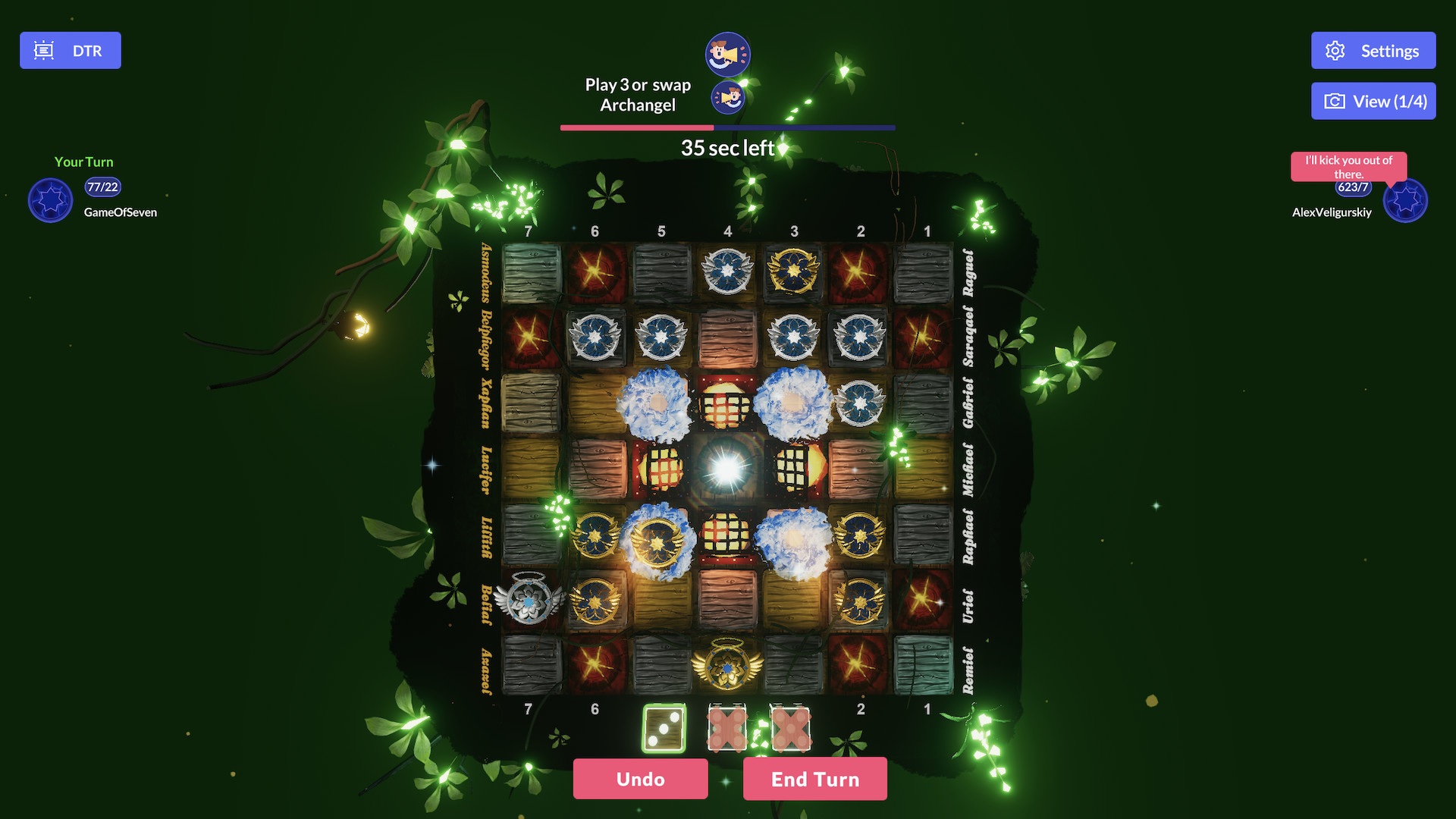This screenshot has height=819, width=1456.
Task: Toggle the first crossed-out die slot
Action: [726, 729]
